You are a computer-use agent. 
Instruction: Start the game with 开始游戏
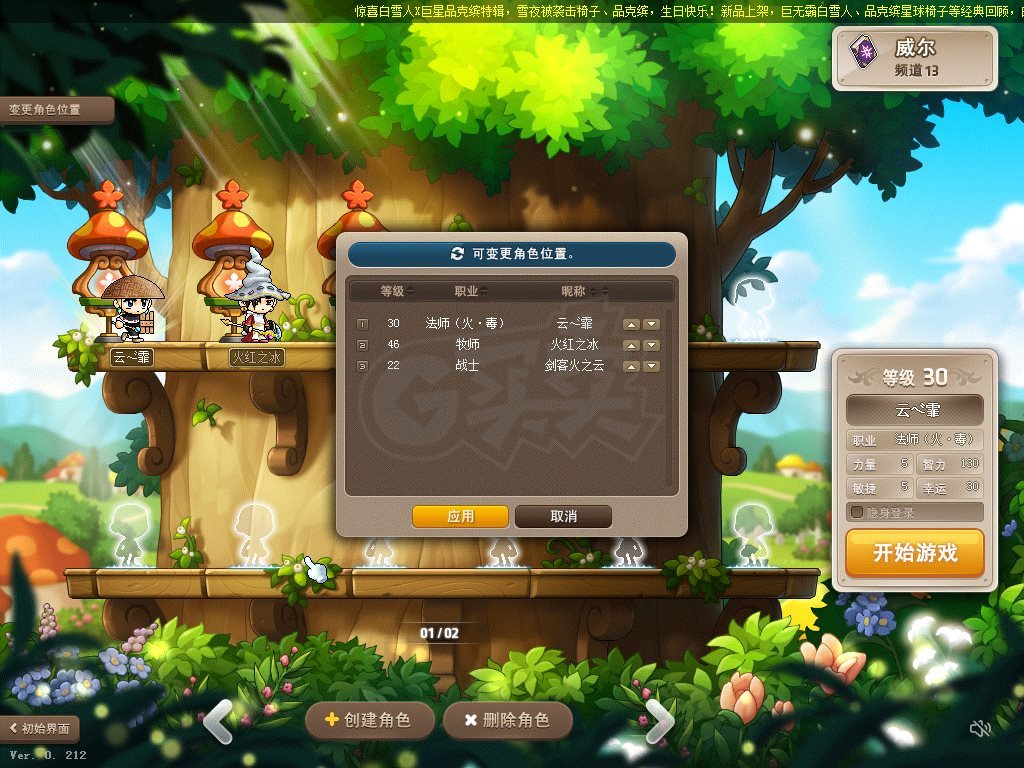(914, 553)
